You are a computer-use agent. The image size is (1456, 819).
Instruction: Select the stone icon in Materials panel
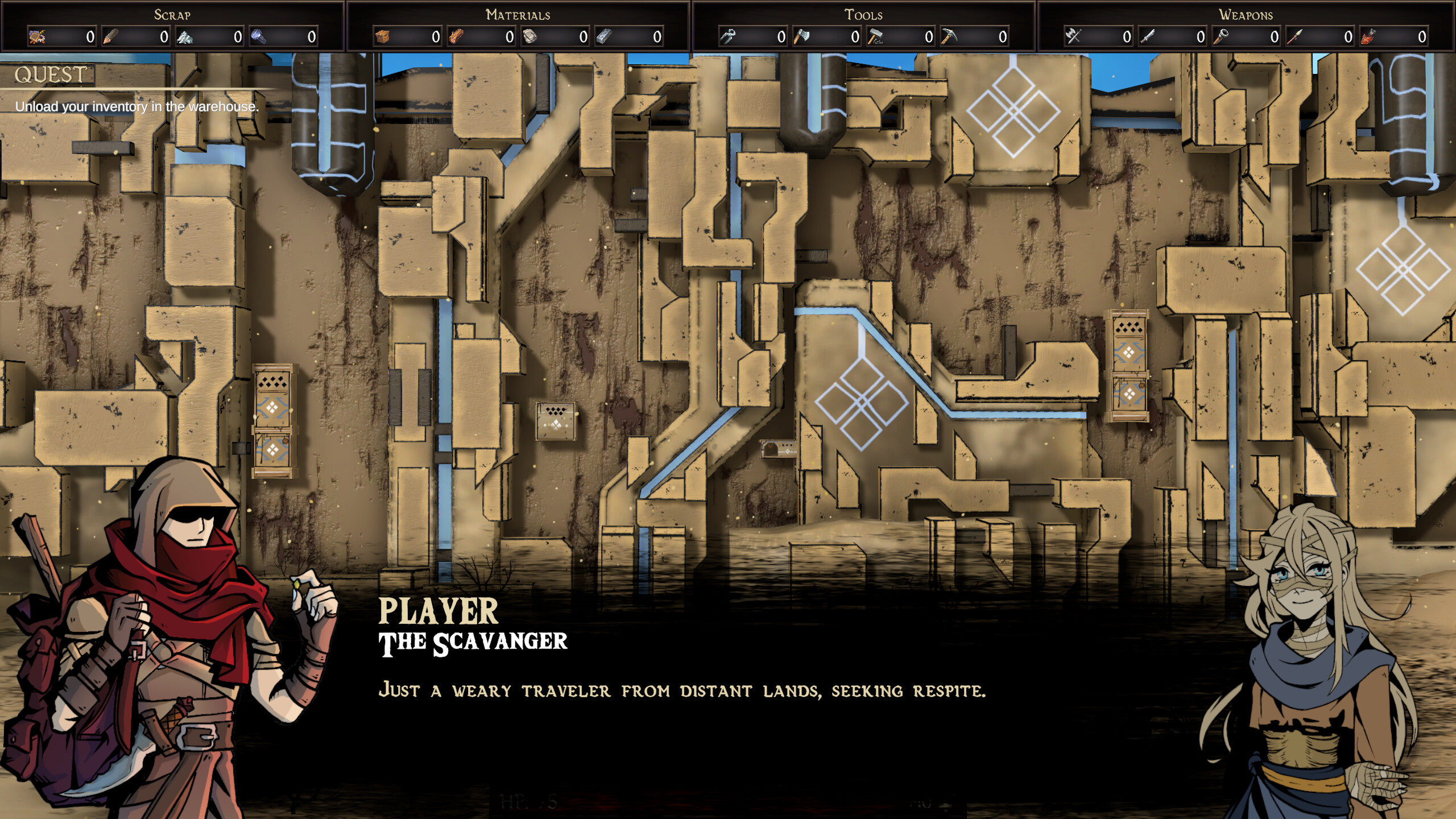[x=531, y=37]
